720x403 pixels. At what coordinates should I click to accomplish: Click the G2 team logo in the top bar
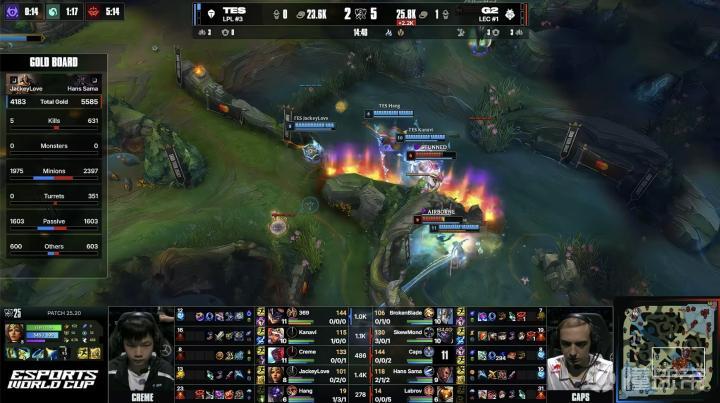512,14
